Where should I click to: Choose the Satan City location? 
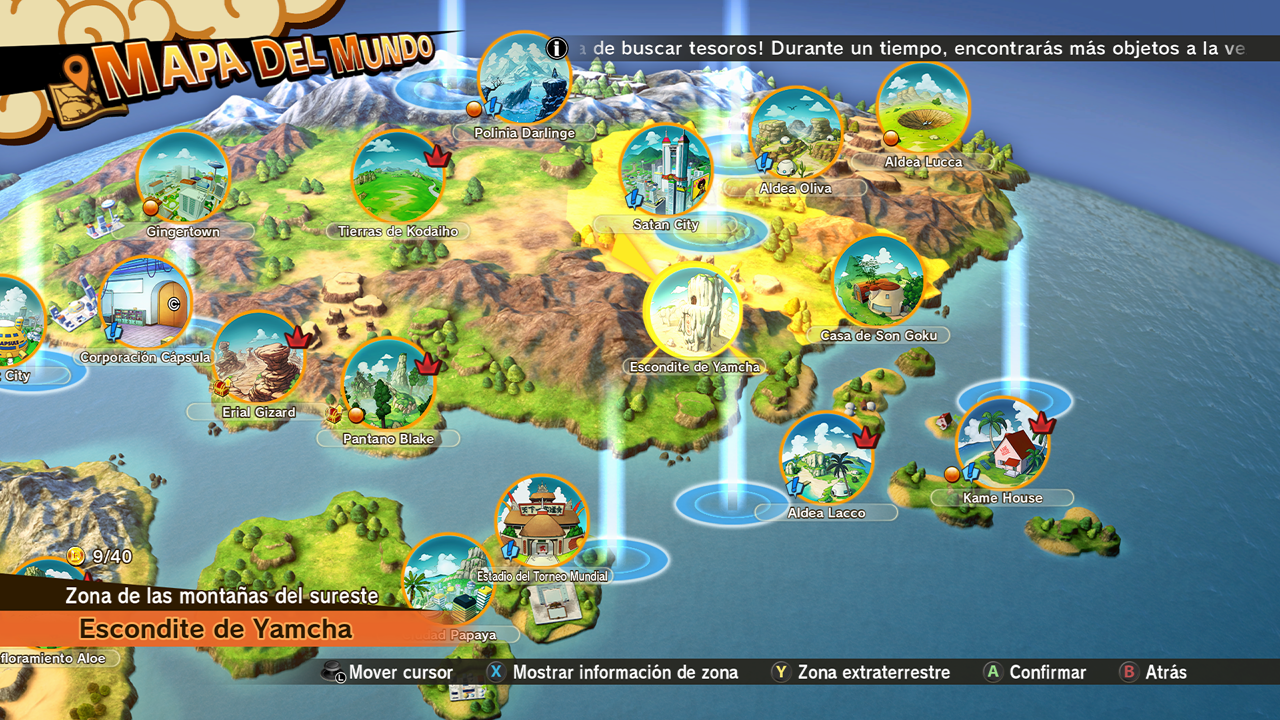[666, 170]
